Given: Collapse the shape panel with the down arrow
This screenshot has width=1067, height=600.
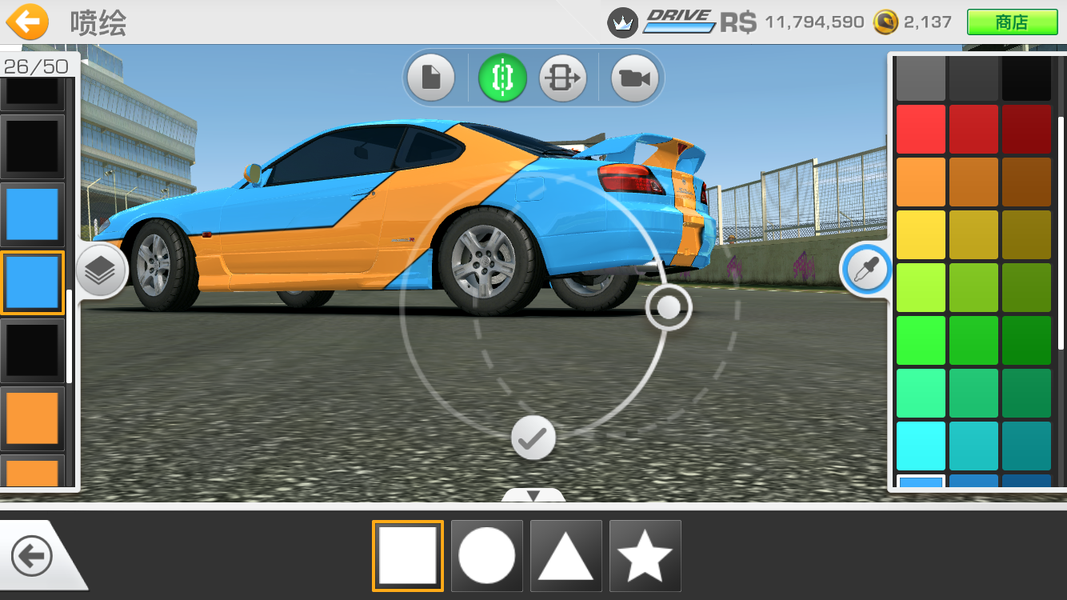Looking at the screenshot, I should click(x=533, y=496).
